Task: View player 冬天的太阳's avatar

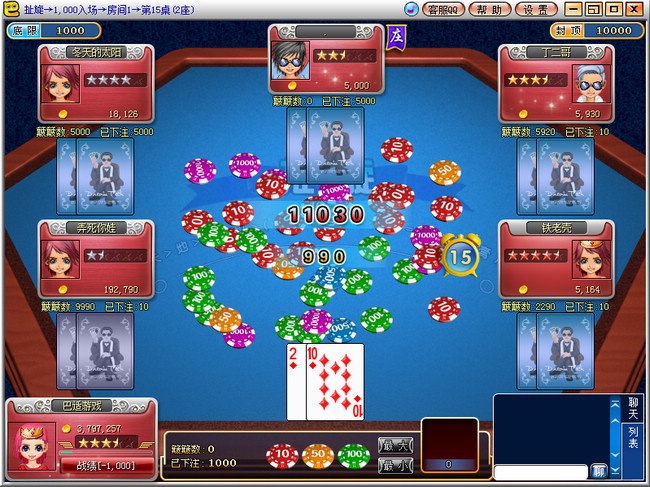Action: point(58,84)
